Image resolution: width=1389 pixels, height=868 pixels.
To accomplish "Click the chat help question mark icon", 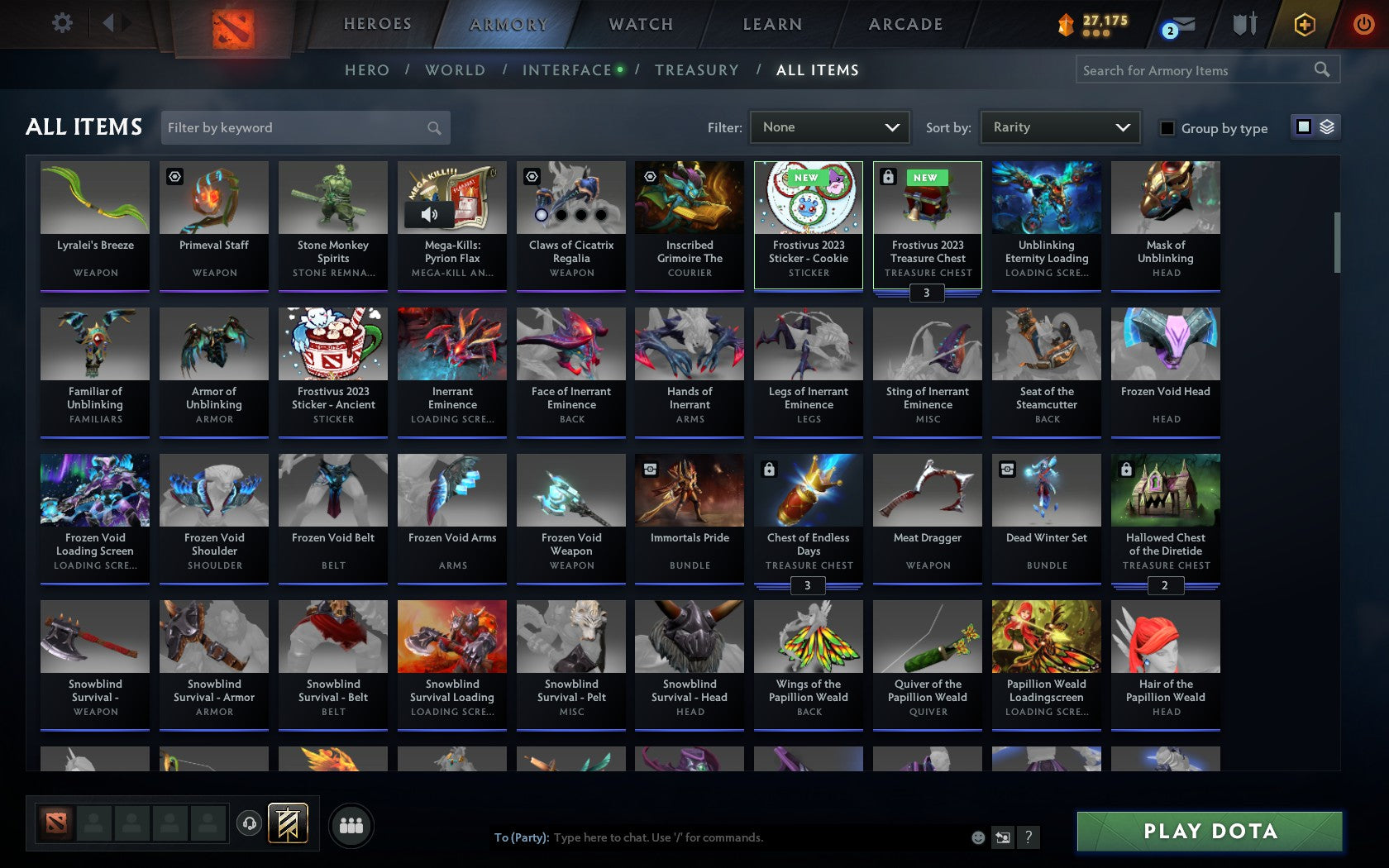I will 1028,837.
